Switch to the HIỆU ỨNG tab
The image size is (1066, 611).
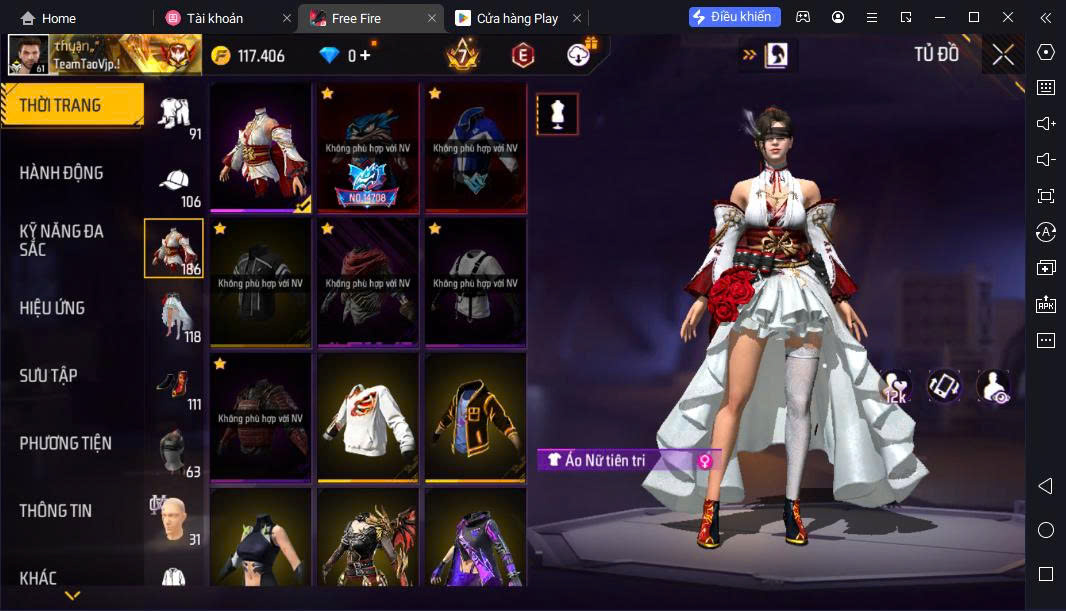click(52, 308)
